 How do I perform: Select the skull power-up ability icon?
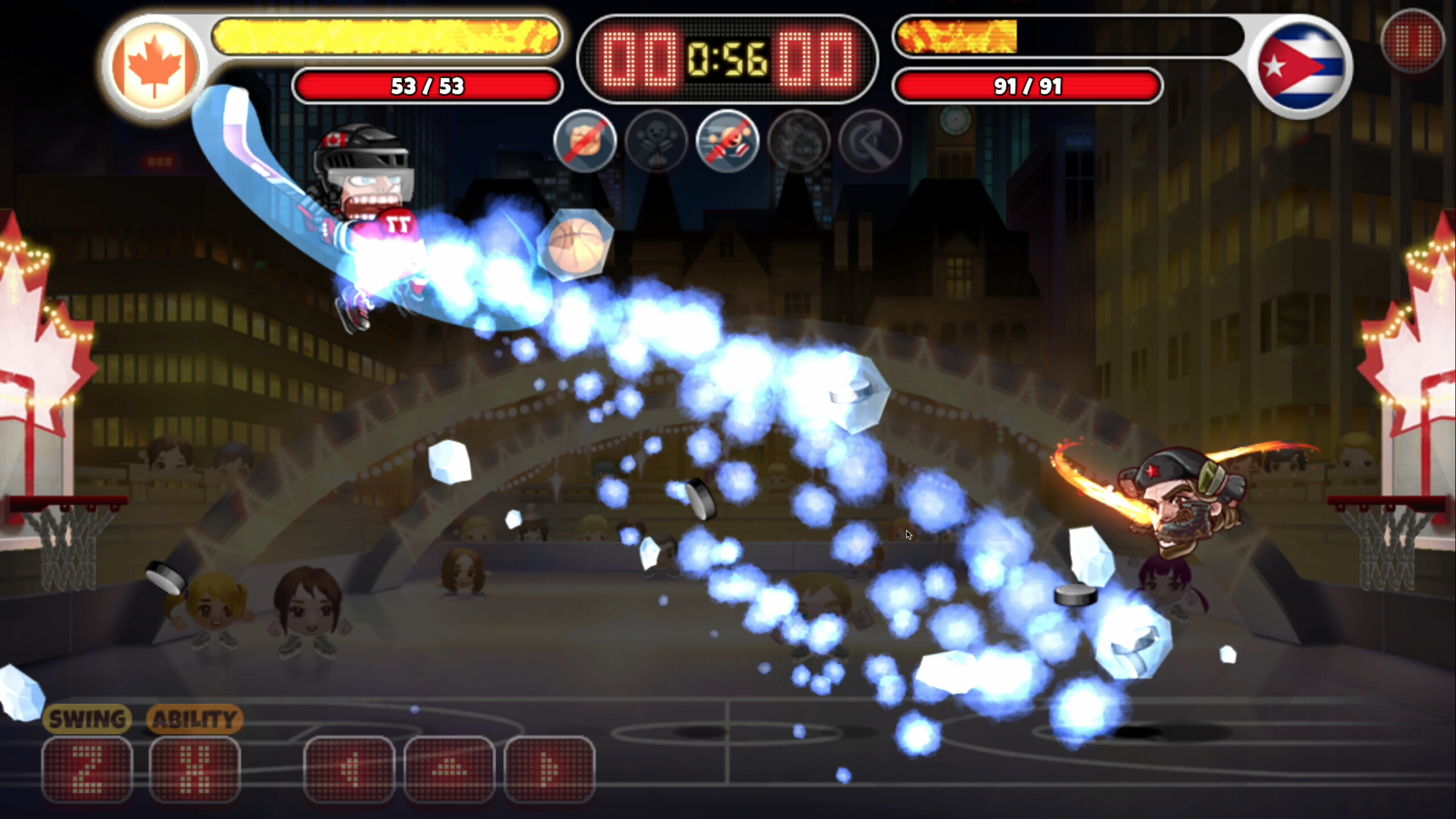point(657,142)
